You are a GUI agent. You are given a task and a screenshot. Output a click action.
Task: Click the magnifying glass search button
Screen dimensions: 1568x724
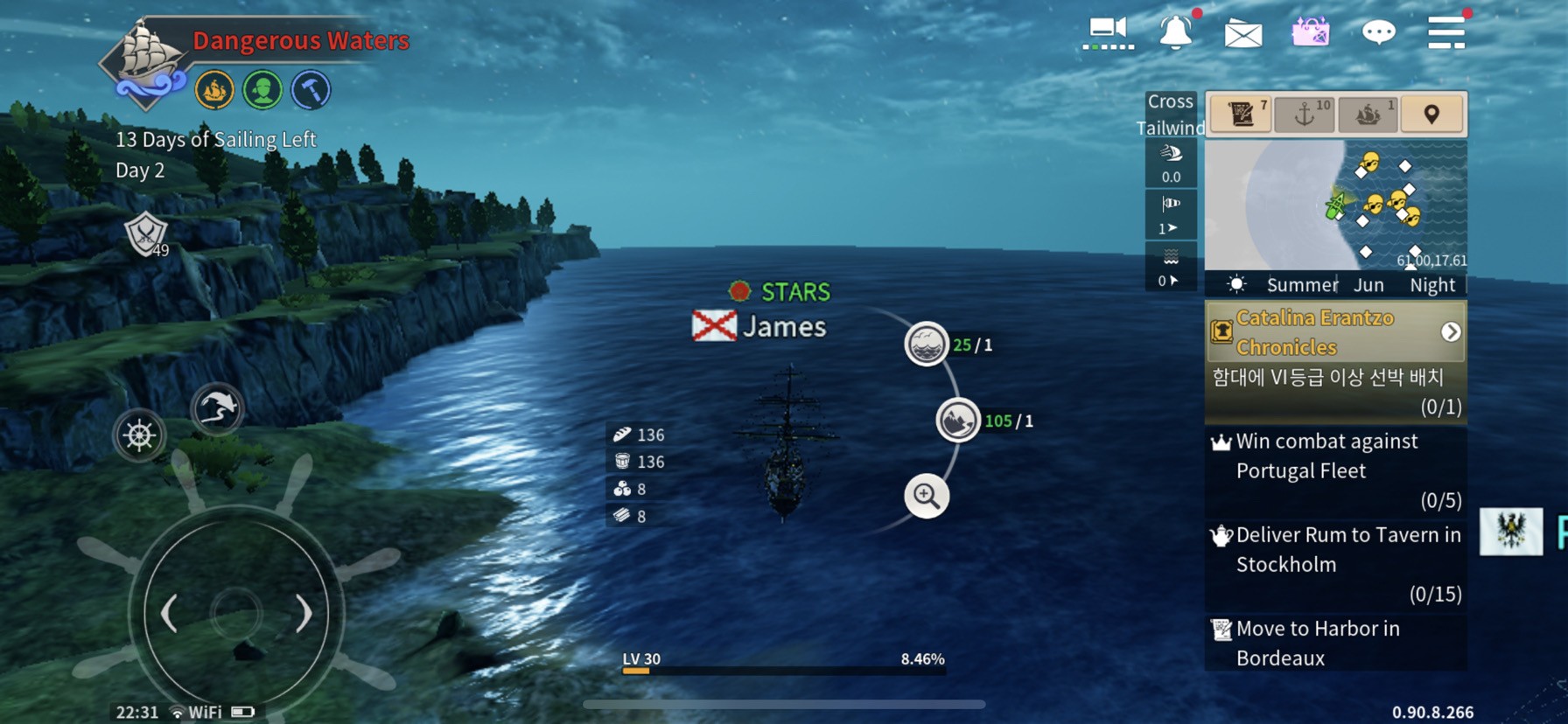926,496
